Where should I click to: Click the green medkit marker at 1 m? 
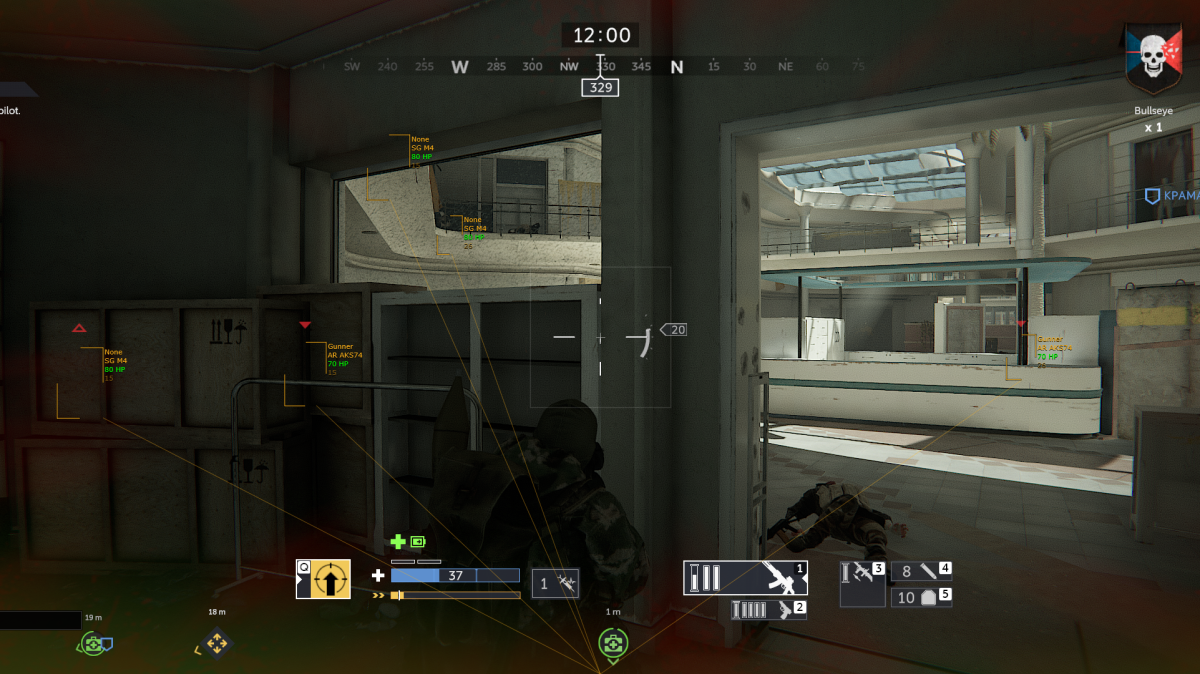point(612,642)
